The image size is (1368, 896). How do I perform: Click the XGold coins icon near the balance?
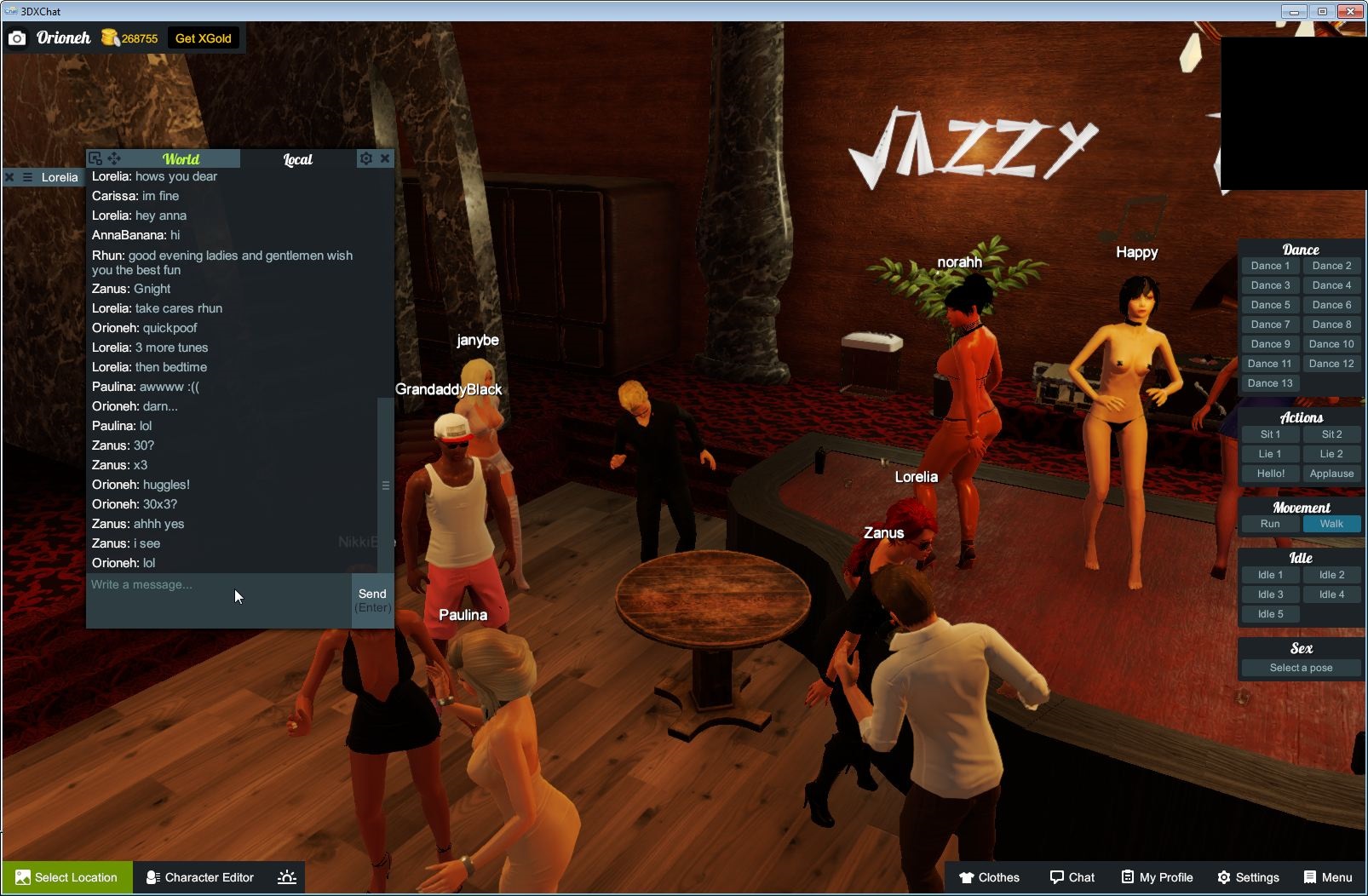tap(110, 37)
